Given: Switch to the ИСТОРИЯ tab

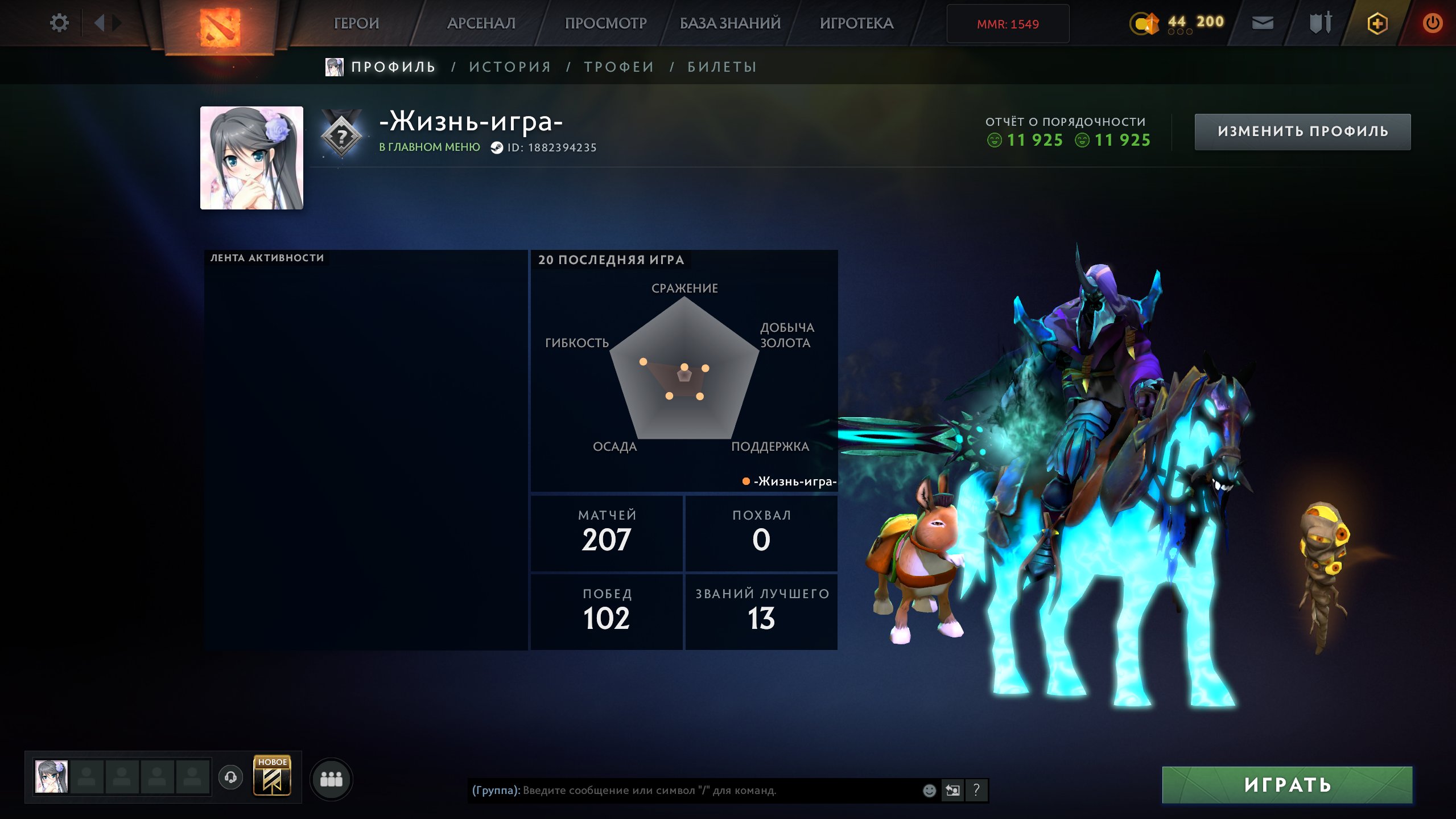Looking at the screenshot, I should (509, 66).
